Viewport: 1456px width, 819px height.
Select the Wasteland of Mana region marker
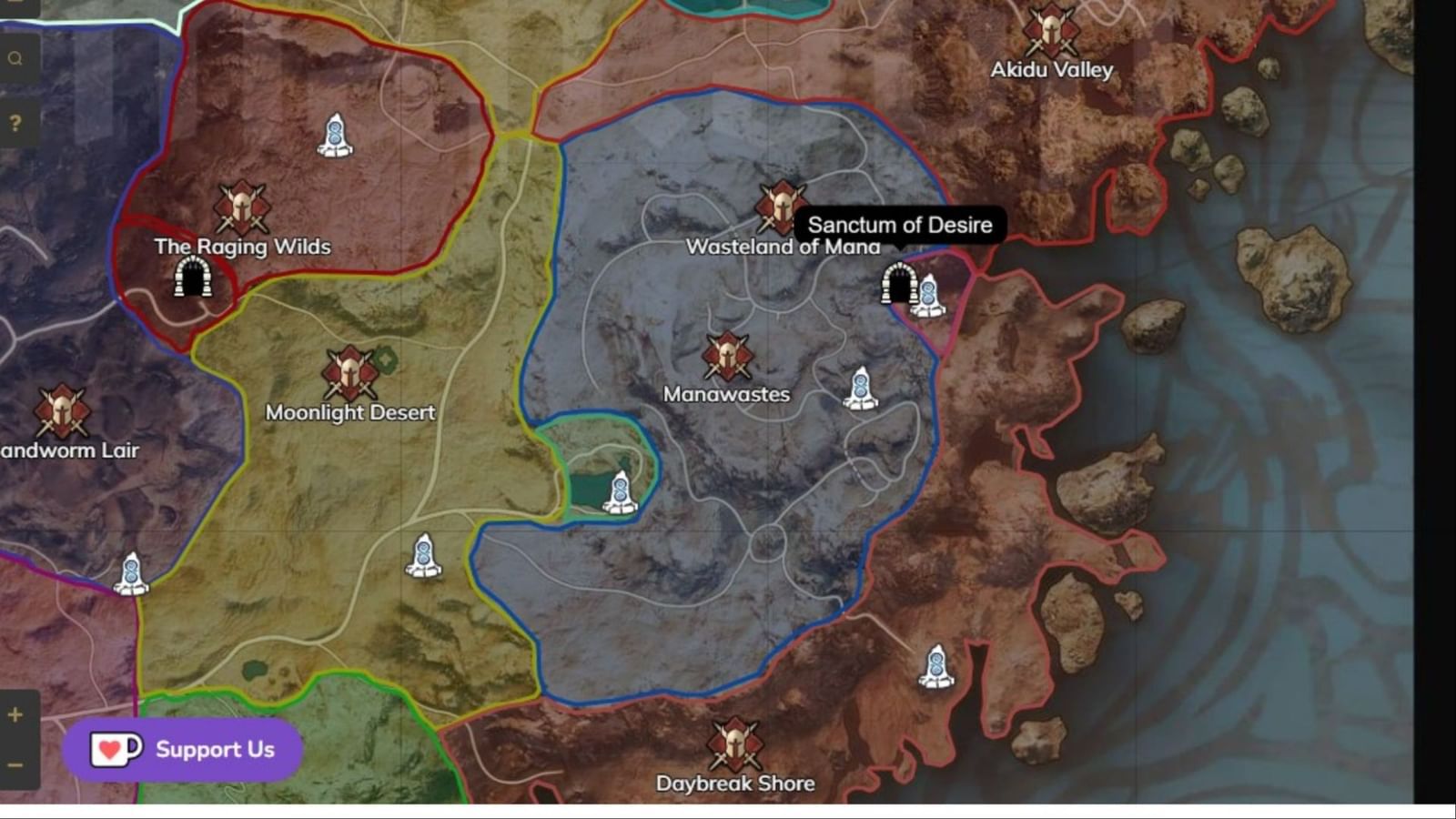point(779,207)
